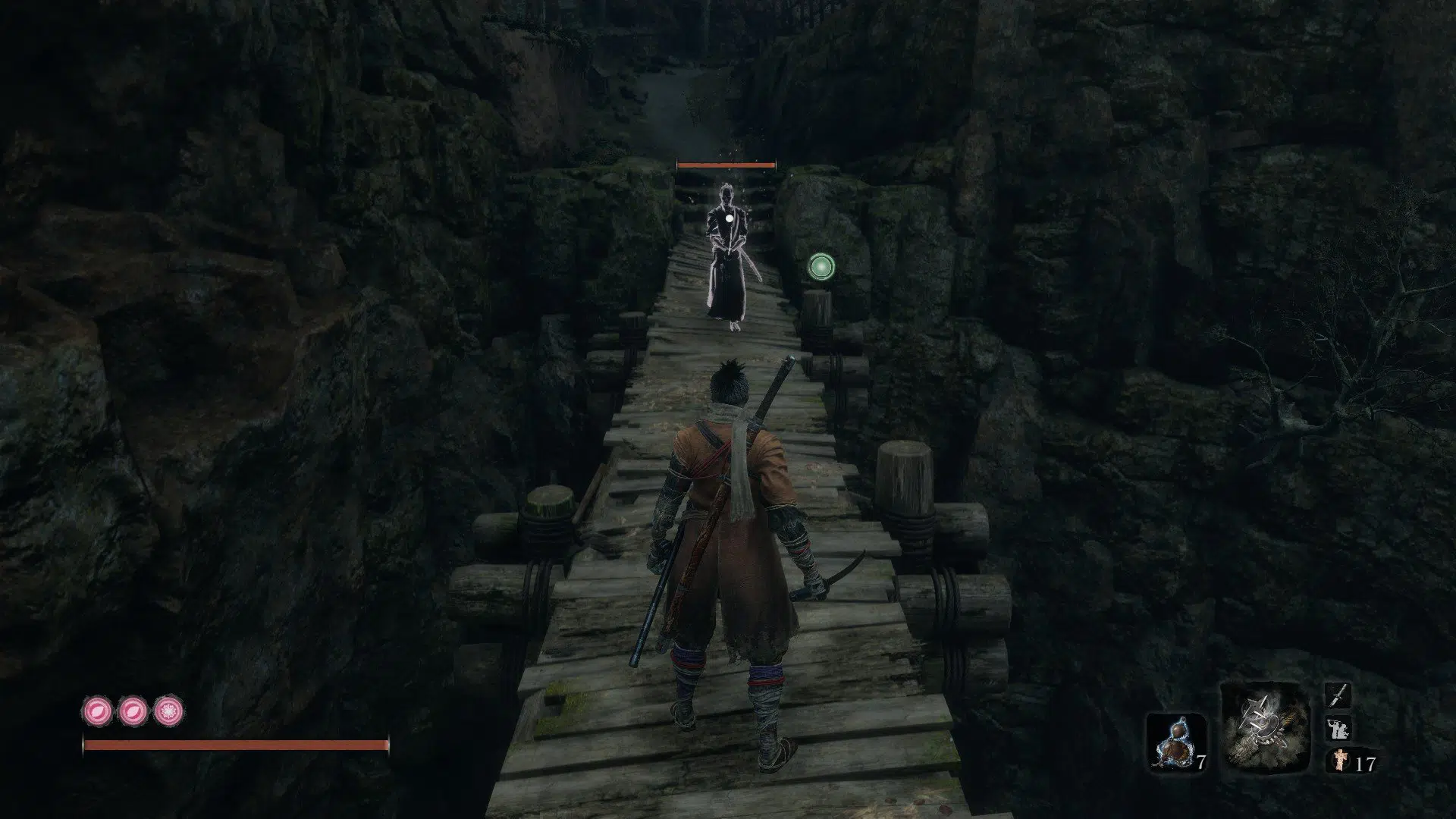The width and height of the screenshot is (1456, 819).
Task: Click the green grapple point marker
Action: click(821, 266)
